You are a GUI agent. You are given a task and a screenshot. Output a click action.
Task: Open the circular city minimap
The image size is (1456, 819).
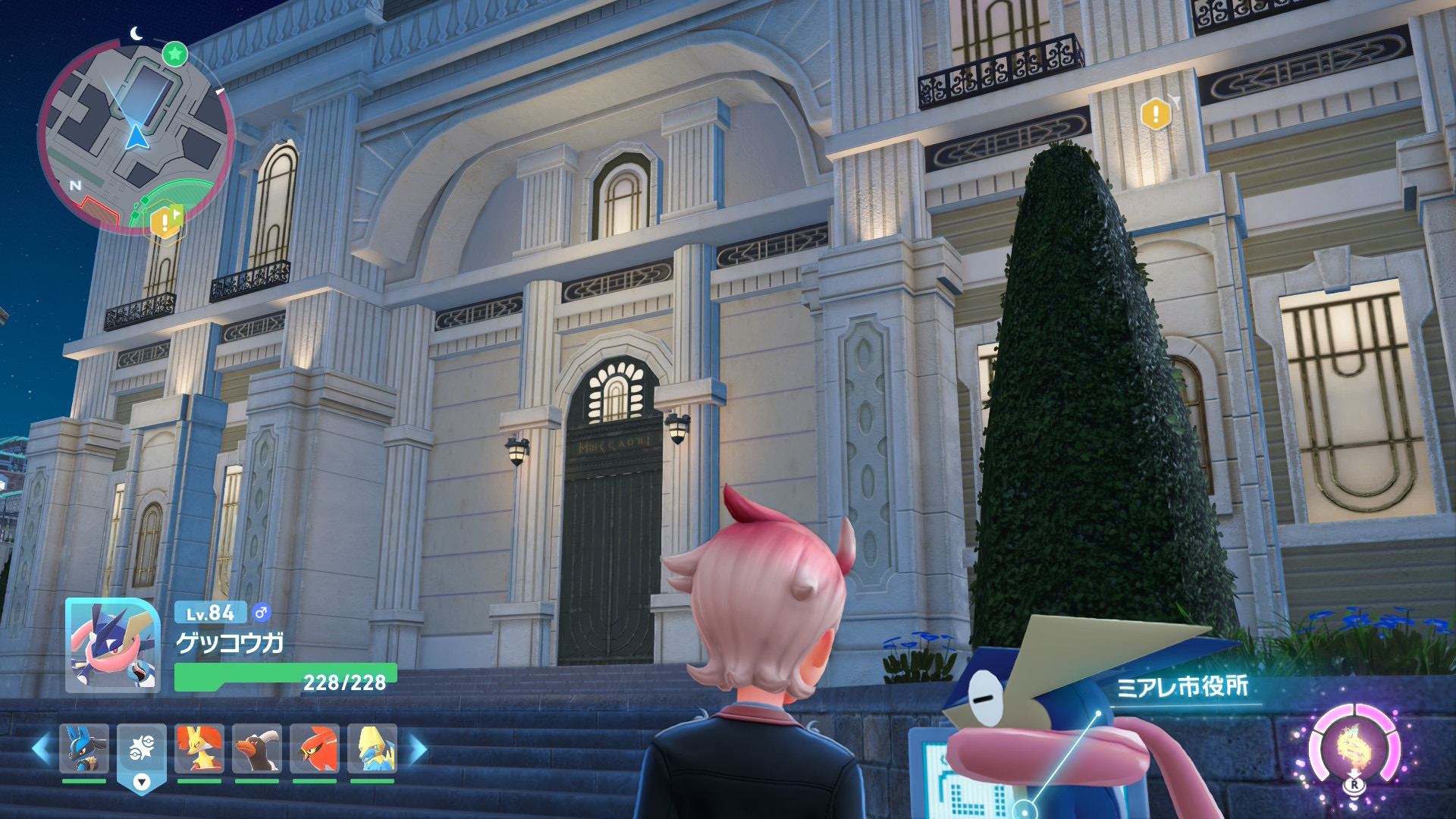[135, 136]
